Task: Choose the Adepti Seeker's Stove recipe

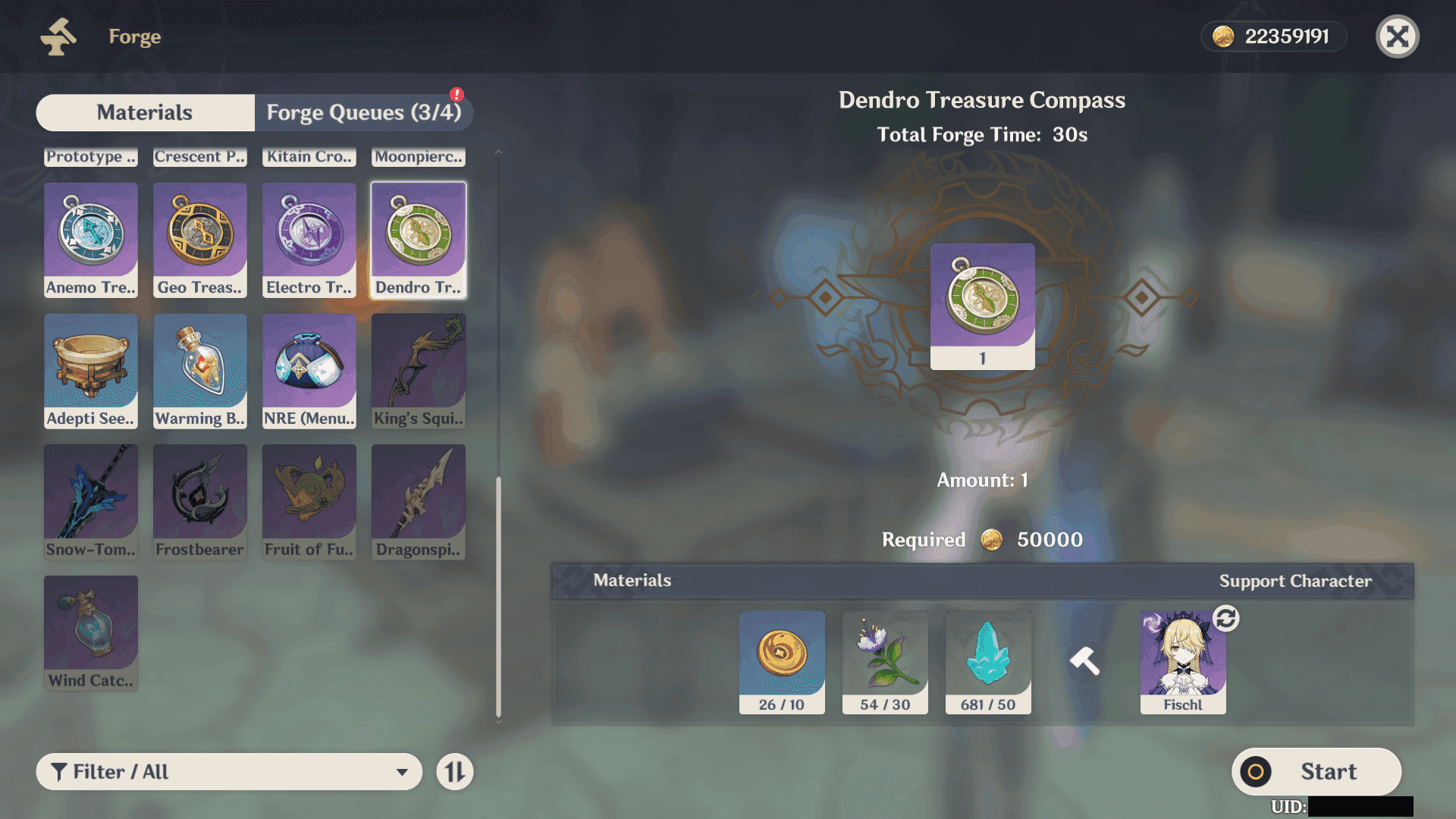Action: click(x=91, y=371)
